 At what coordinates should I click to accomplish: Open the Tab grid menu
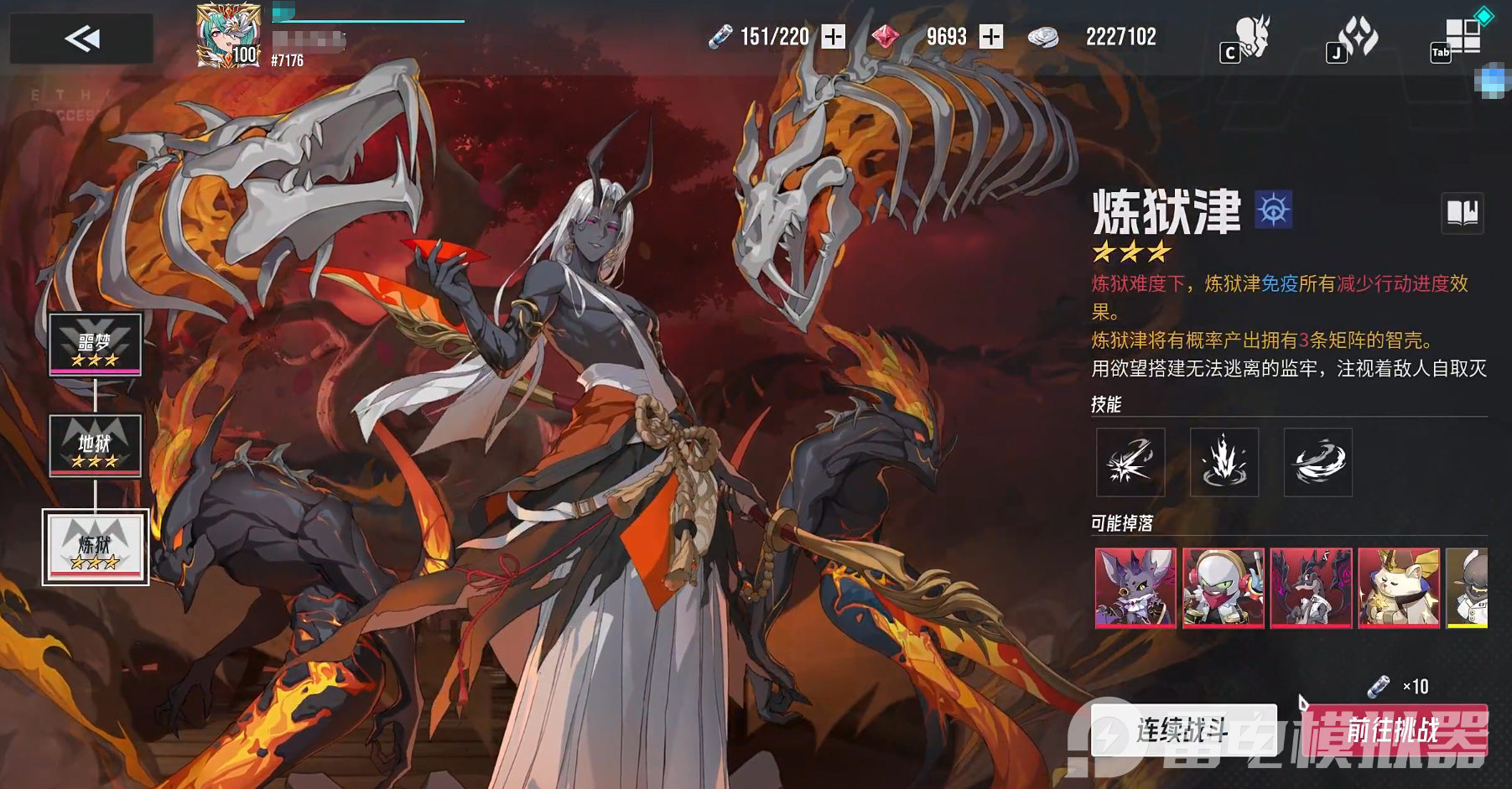(x=1460, y=39)
